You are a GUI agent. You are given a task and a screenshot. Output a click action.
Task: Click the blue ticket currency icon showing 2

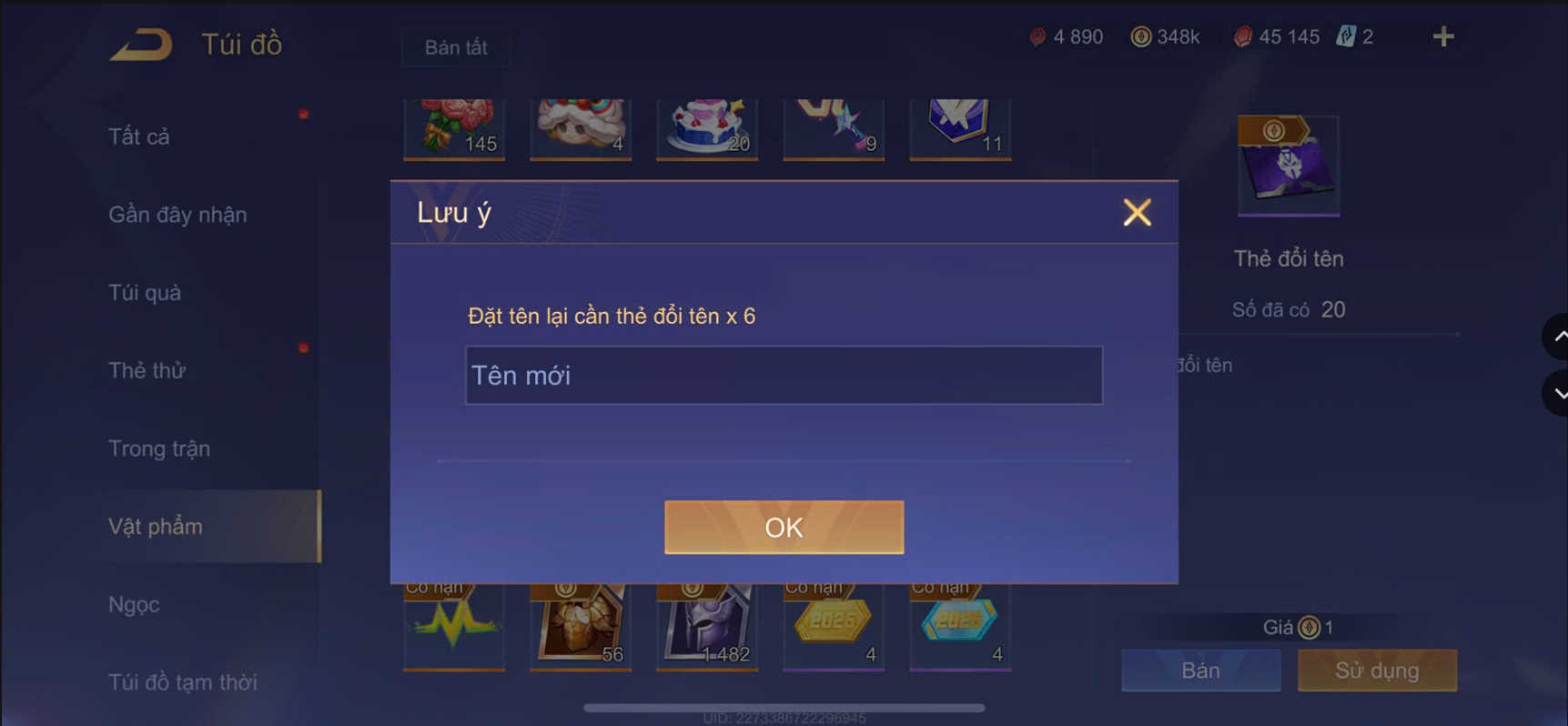click(x=1350, y=35)
